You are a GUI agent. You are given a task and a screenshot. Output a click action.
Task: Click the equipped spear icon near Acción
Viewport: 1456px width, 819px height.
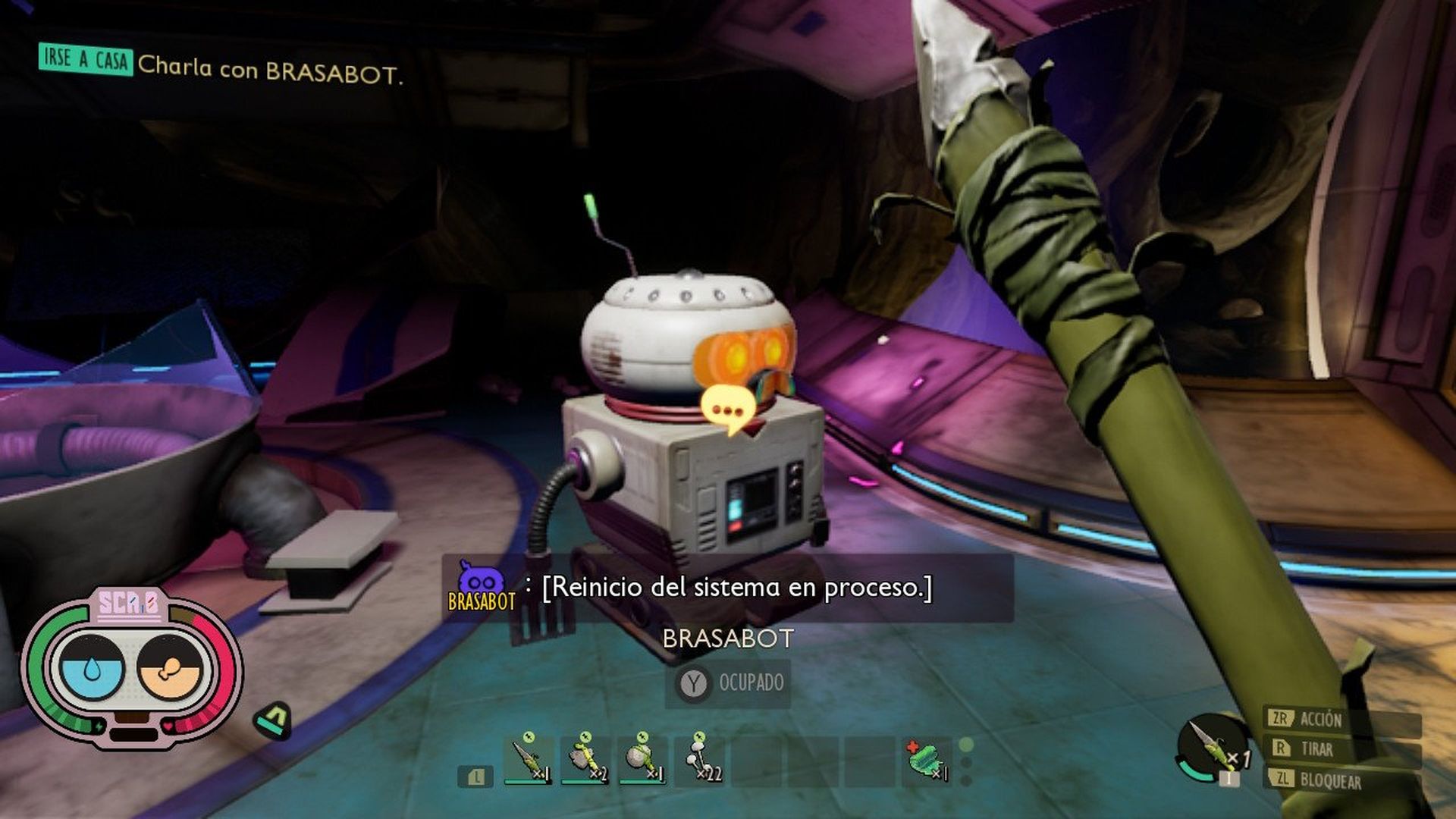pyautogui.click(x=1211, y=748)
